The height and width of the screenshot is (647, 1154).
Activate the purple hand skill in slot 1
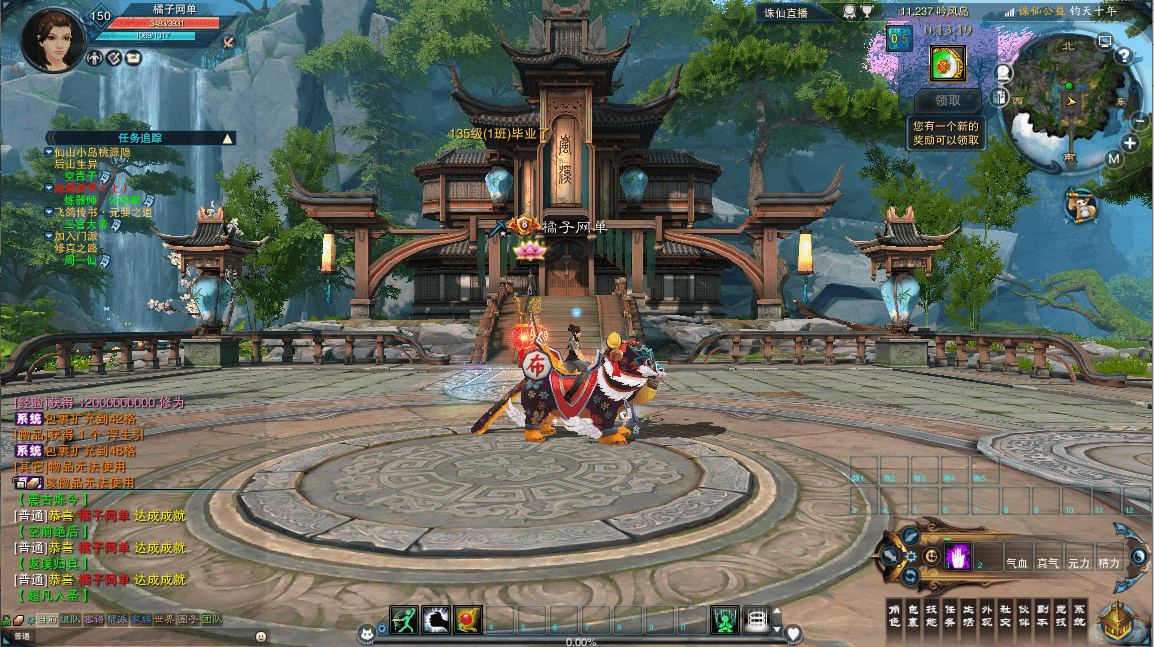(959, 556)
